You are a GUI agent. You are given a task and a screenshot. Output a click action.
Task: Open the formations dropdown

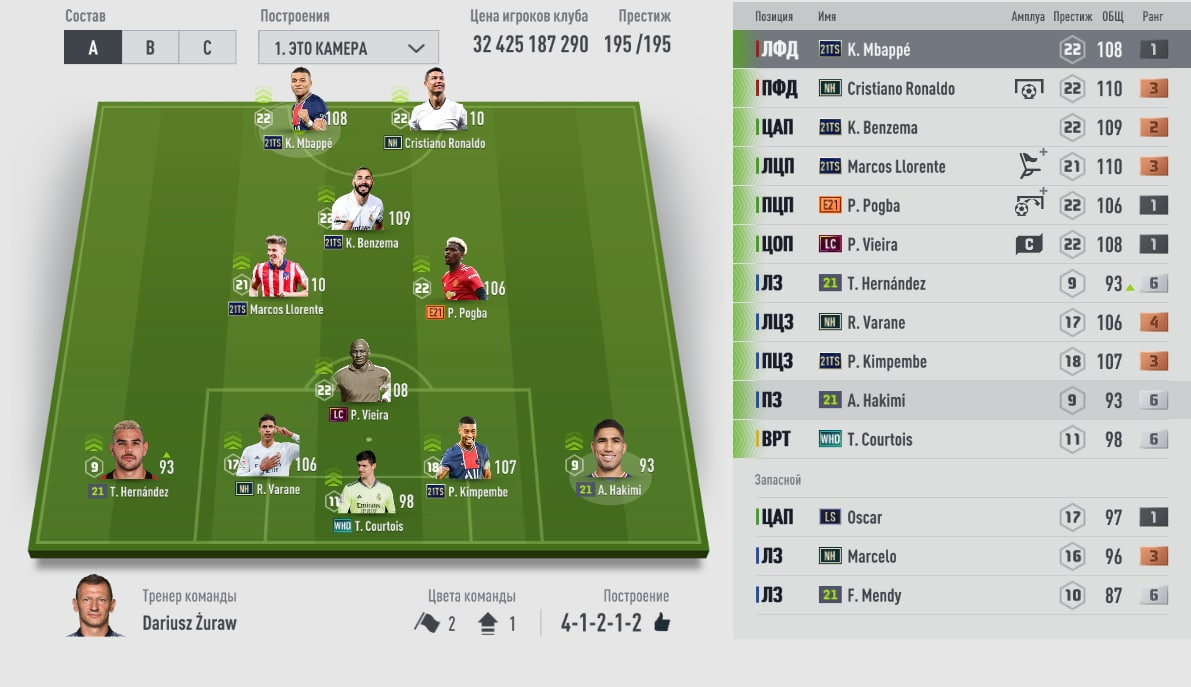pyautogui.click(x=348, y=47)
